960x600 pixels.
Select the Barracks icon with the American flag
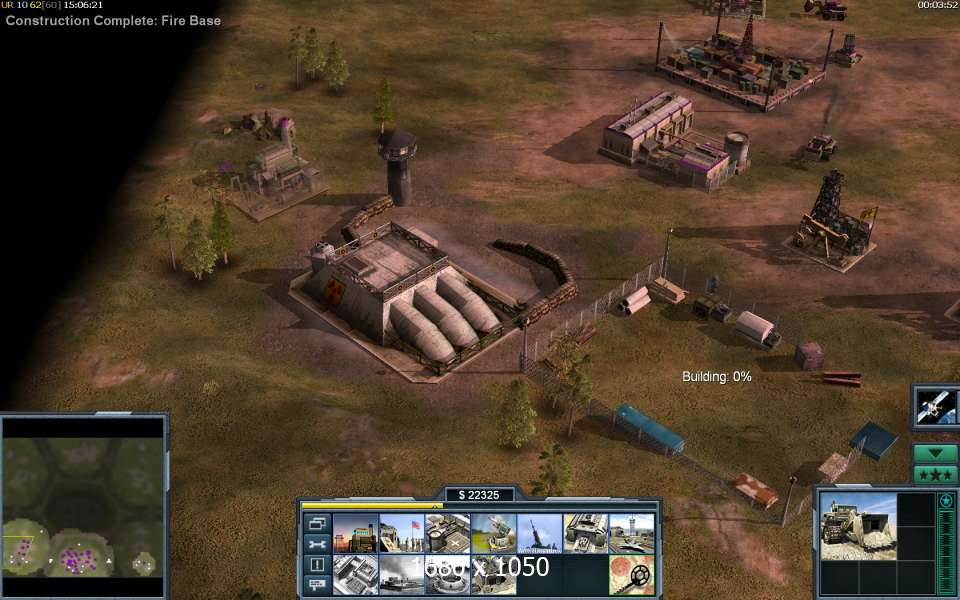[401, 534]
